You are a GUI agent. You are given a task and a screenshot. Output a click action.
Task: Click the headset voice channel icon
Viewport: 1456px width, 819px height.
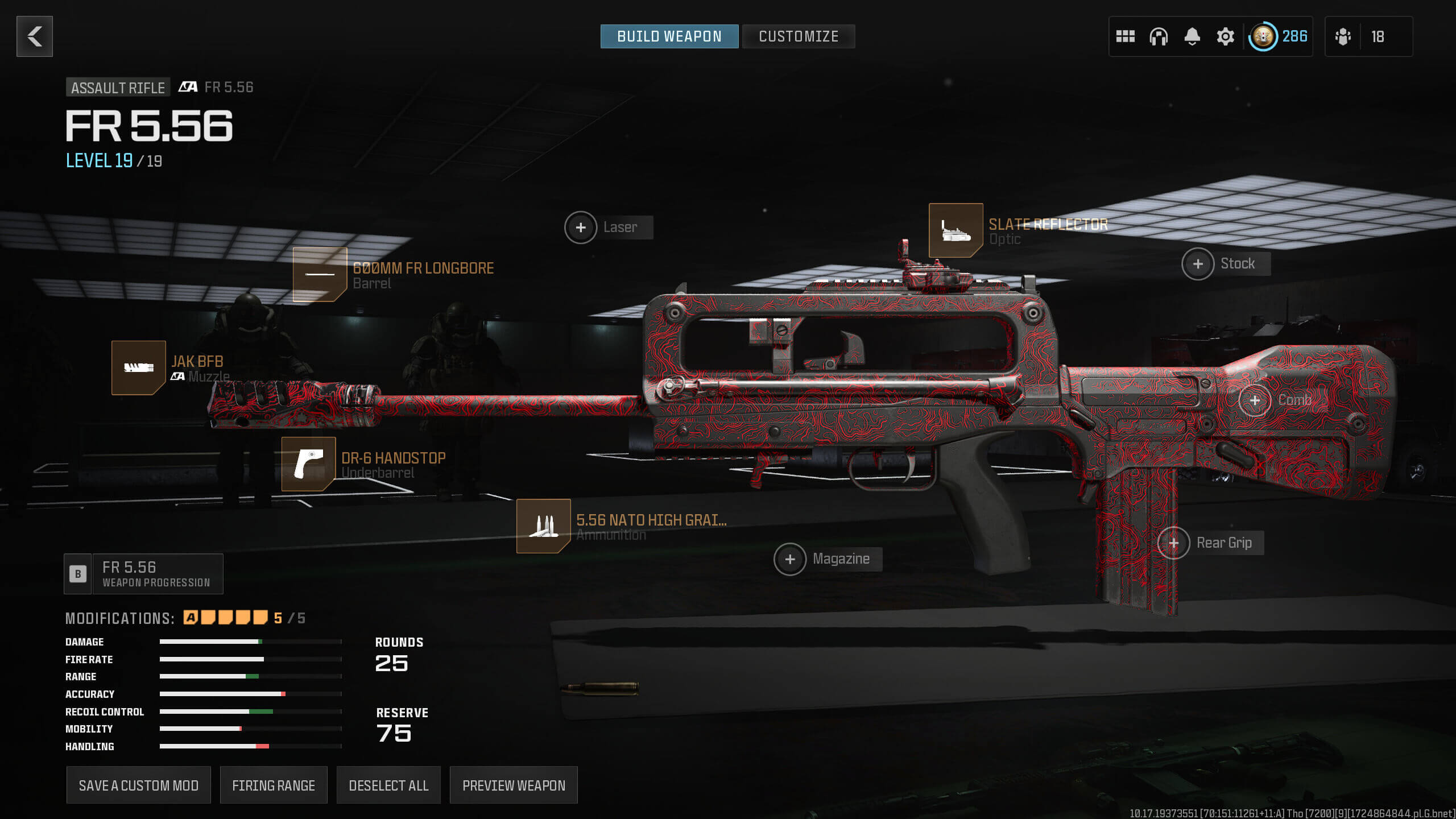(1158, 36)
